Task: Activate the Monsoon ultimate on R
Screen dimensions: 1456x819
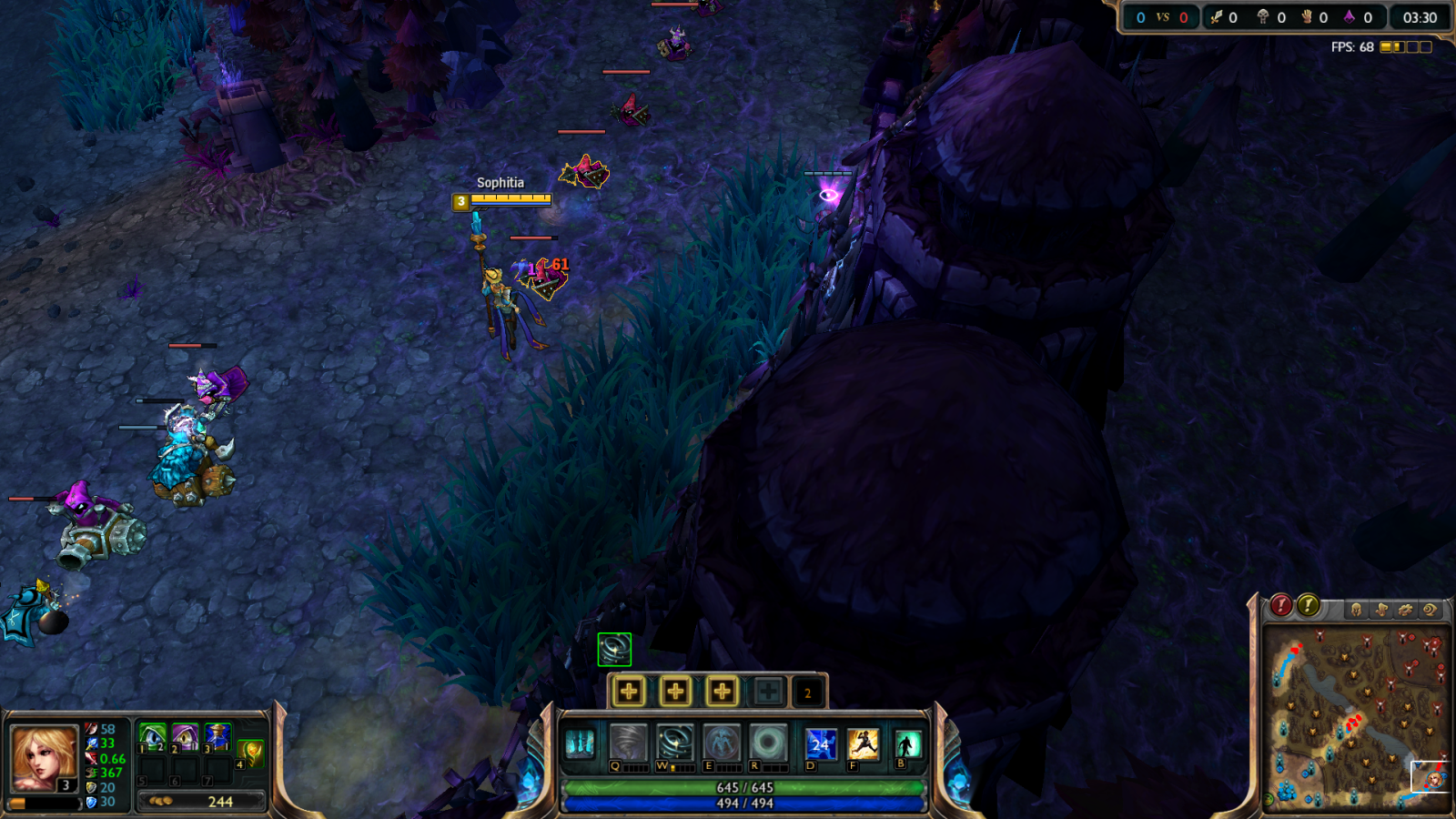Action: click(768, 743)
